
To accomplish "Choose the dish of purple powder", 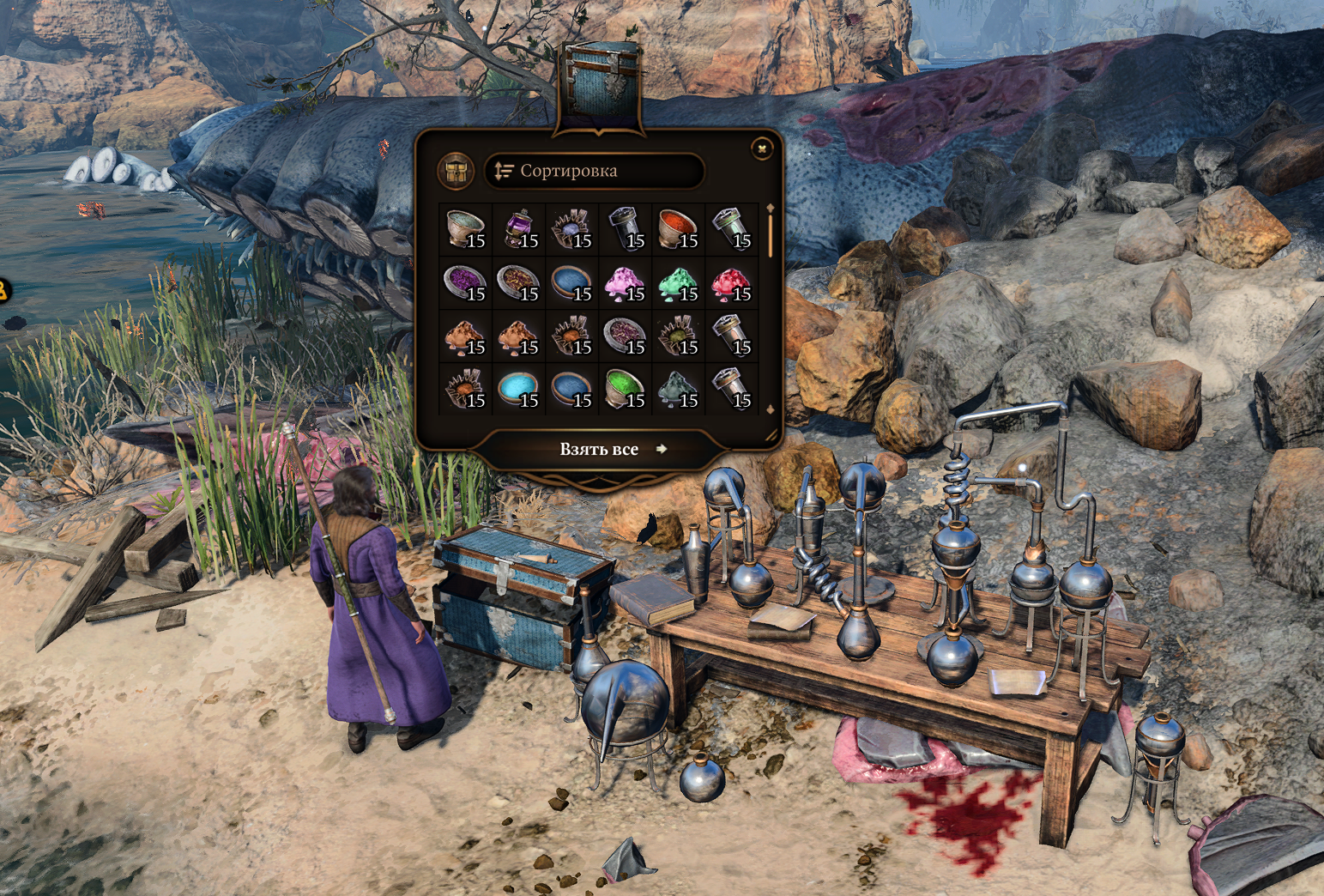I will pos(465,283).
